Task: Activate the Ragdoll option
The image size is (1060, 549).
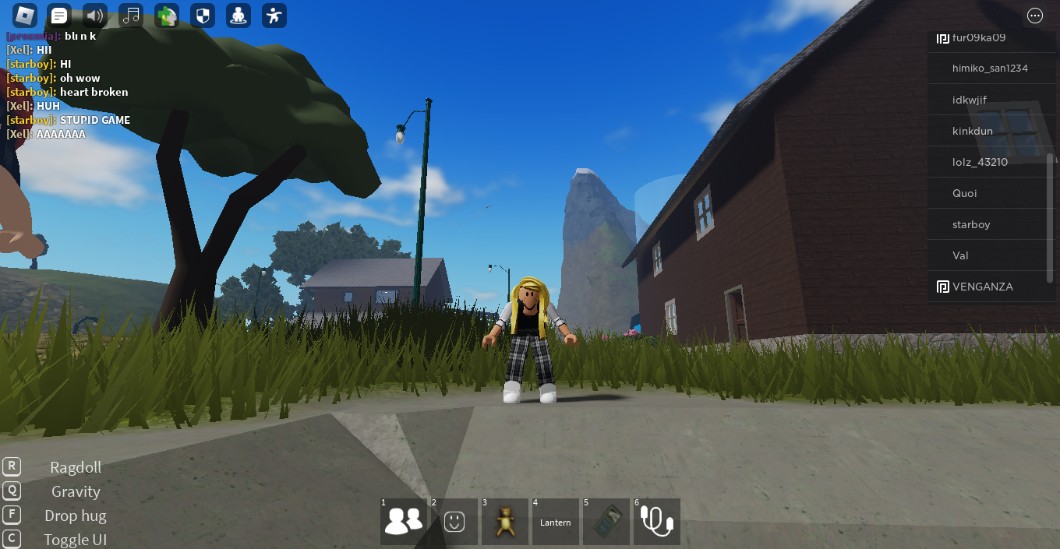Action: pos(75,467)
